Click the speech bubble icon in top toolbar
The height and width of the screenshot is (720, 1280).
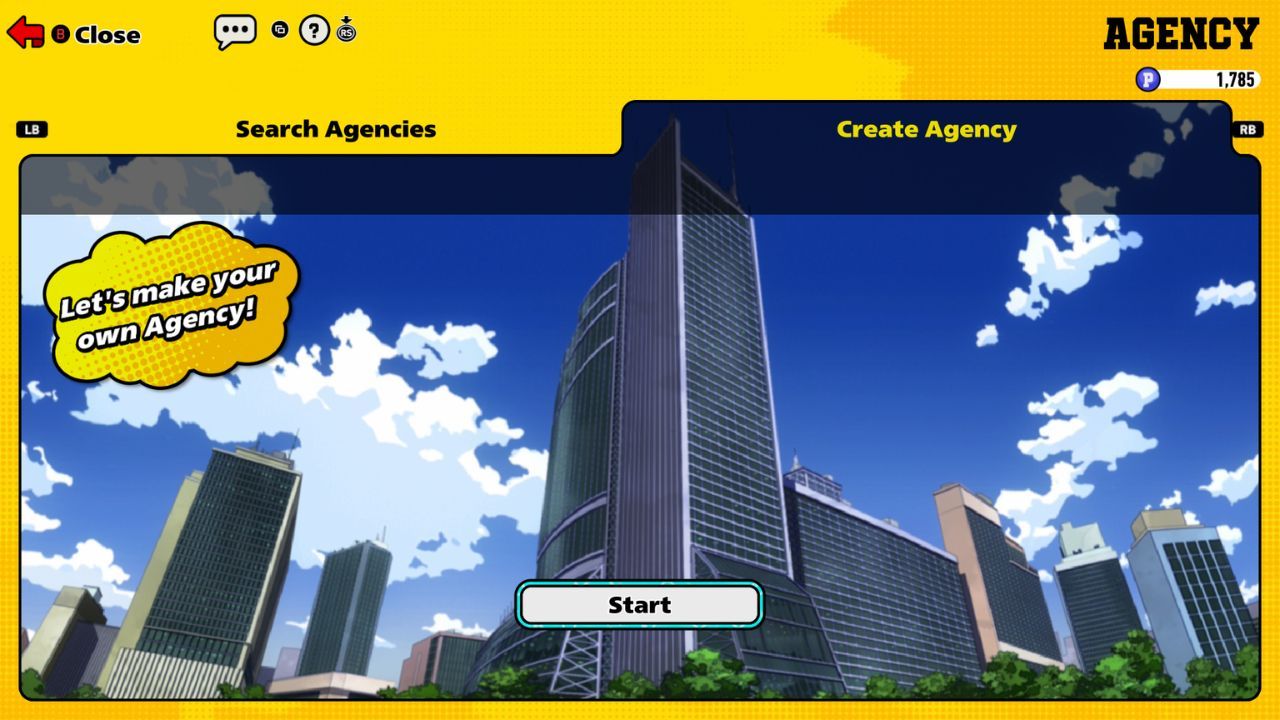pyautogui.click(x=234, y=31)
